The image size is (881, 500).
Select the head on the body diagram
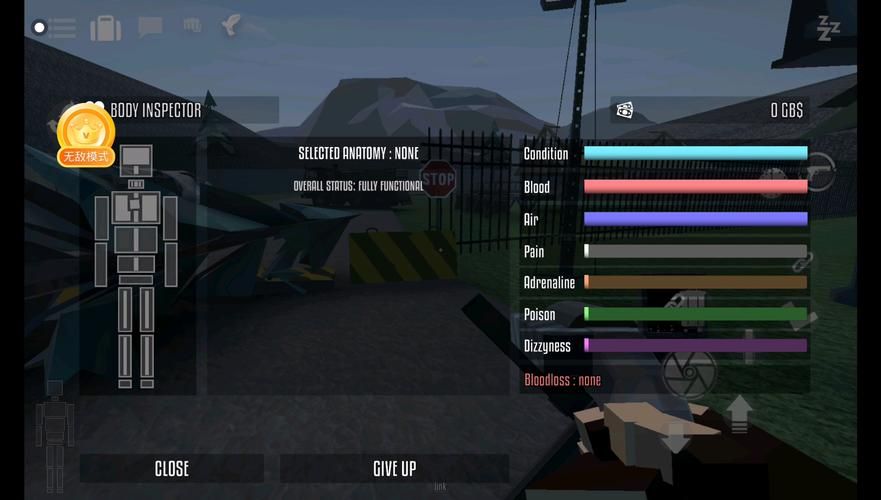pos(137,157)
